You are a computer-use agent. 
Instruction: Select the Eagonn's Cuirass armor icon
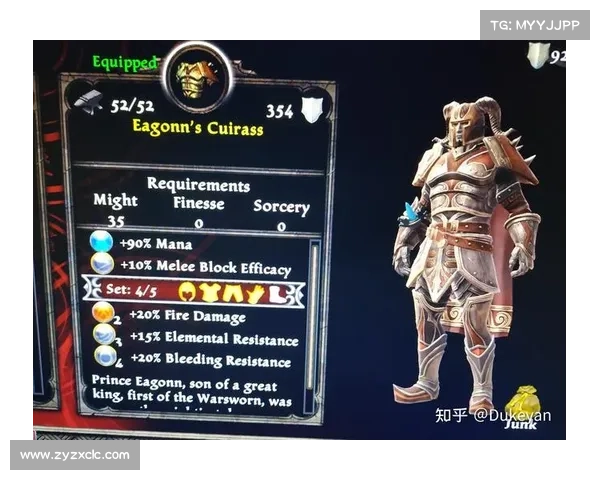pyautogui.click(x=196, y=78)
